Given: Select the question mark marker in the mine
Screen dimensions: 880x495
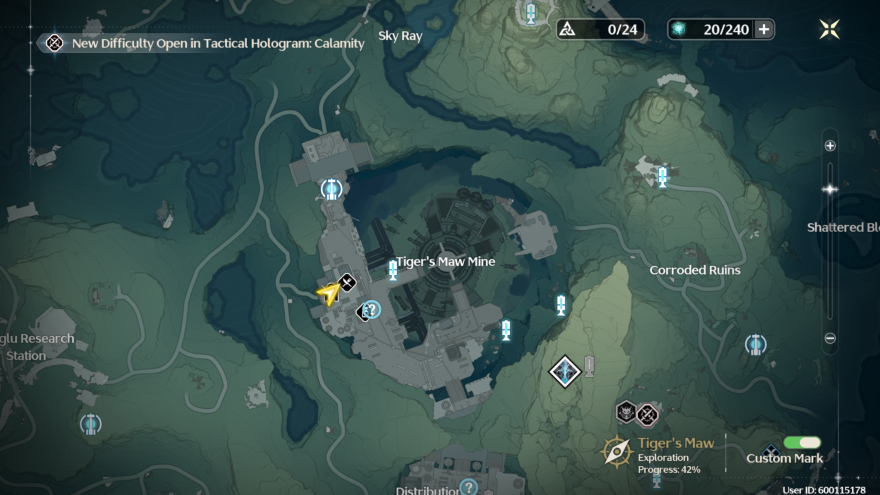Looking at the screenshot, I should click(x=372, y=310).
